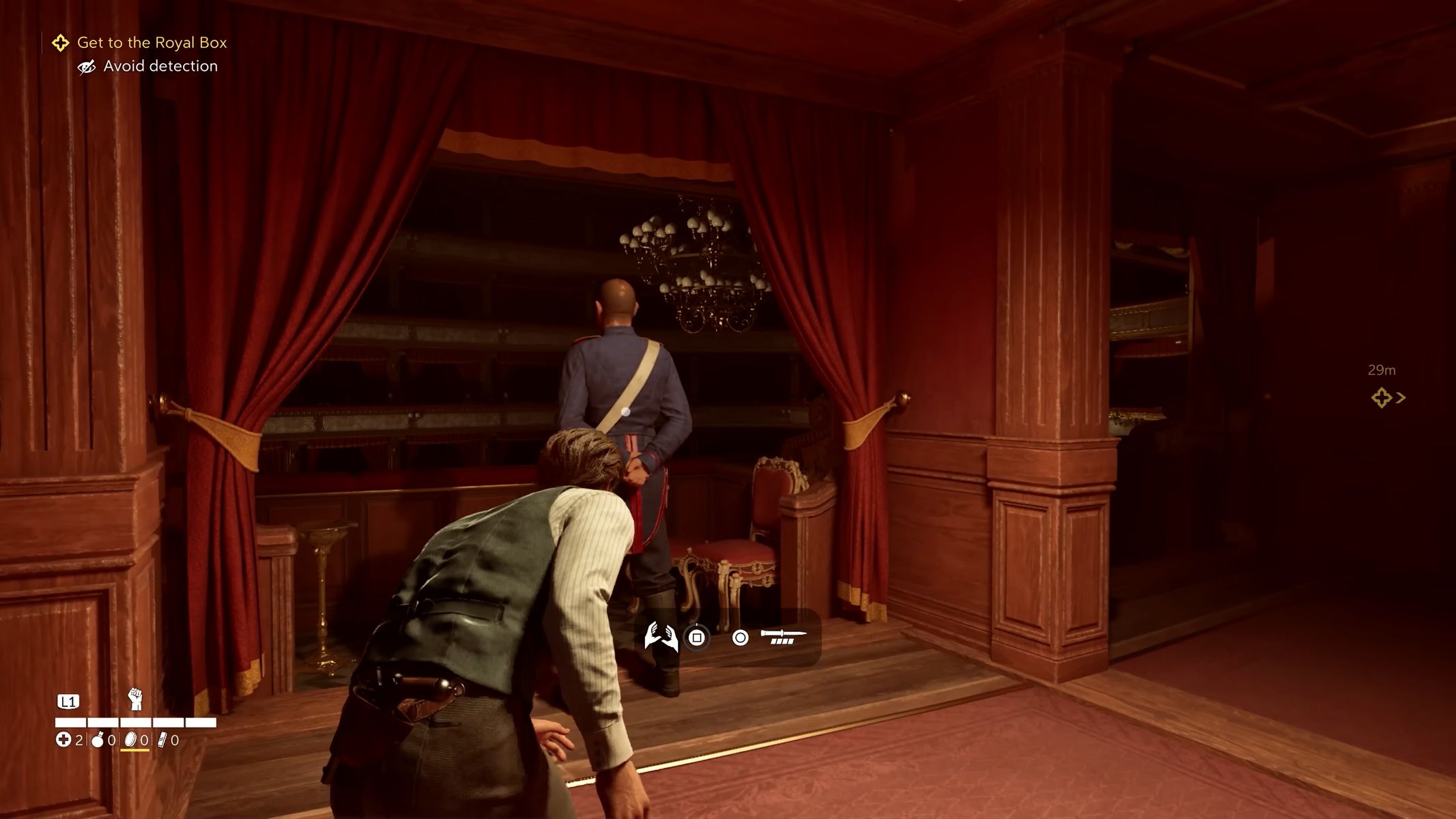This screenshot has width=1456, height=819.
Task: Choose the grabbing hands takedown icon
Action: (660, 637)
